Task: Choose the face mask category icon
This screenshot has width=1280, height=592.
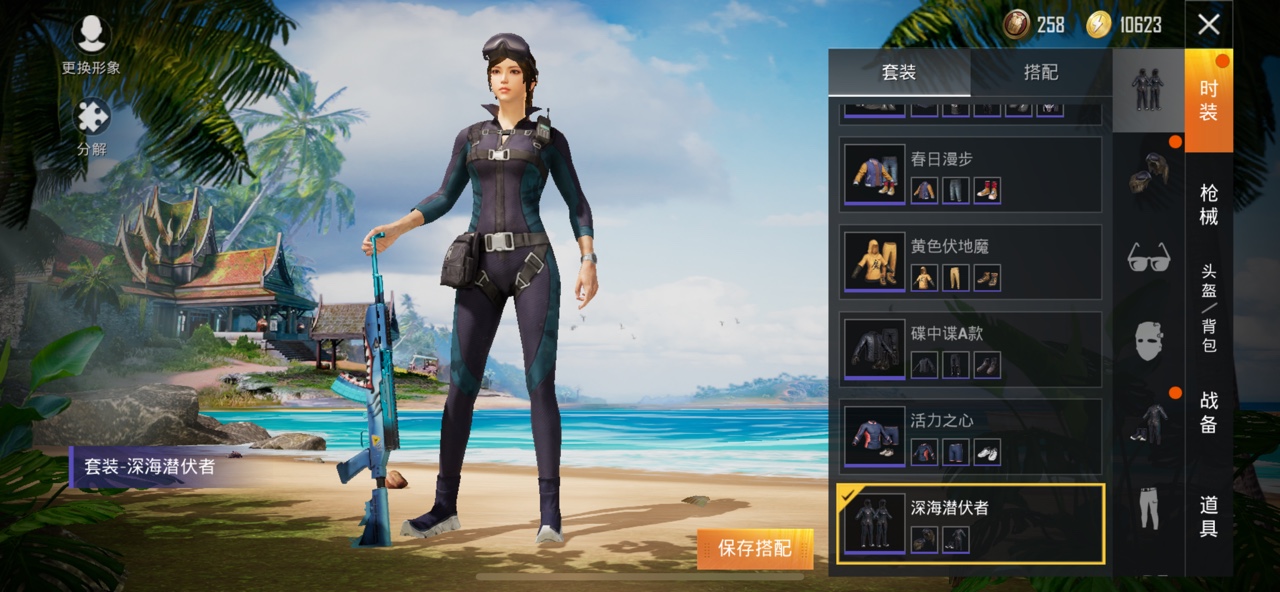Action: [1148, 340]
